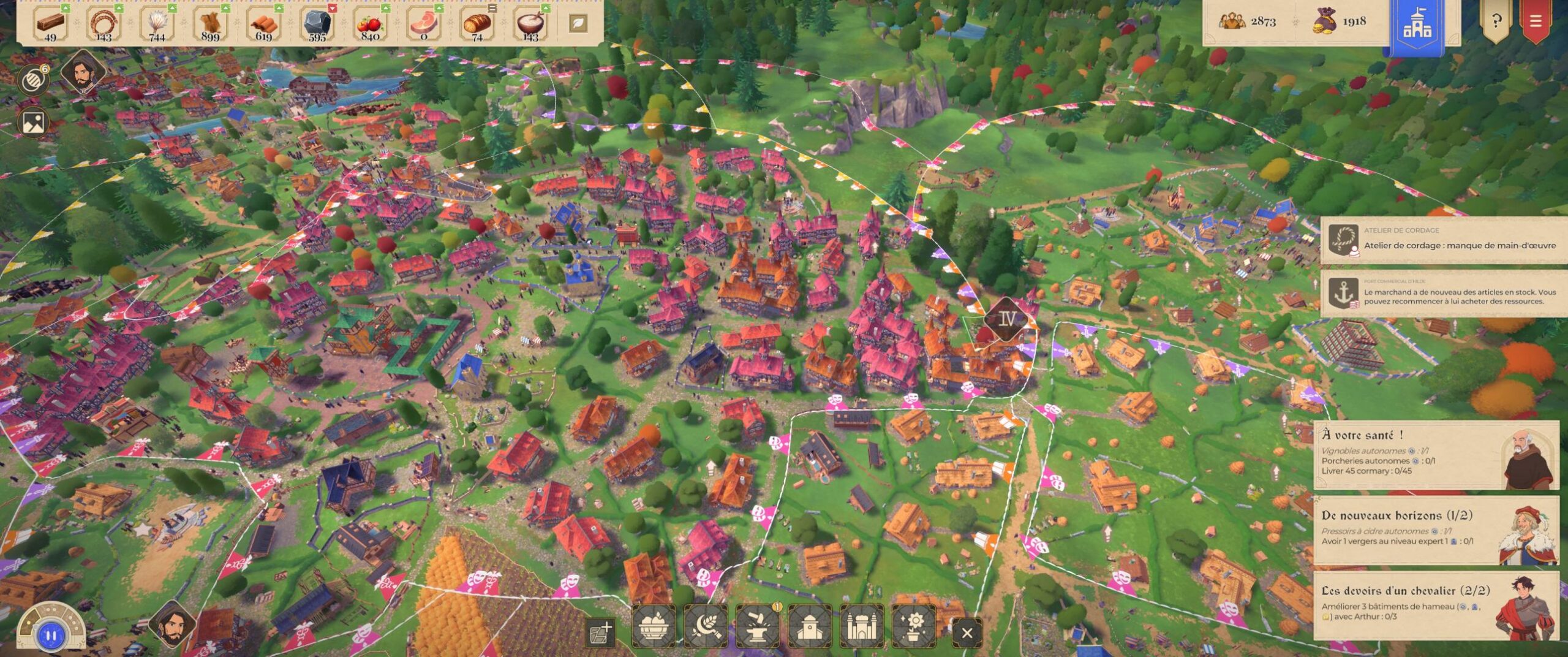Toggle the game speed pause button
Image resolution: width=1568 pixels, height=657 pixels.
(51, 636)
